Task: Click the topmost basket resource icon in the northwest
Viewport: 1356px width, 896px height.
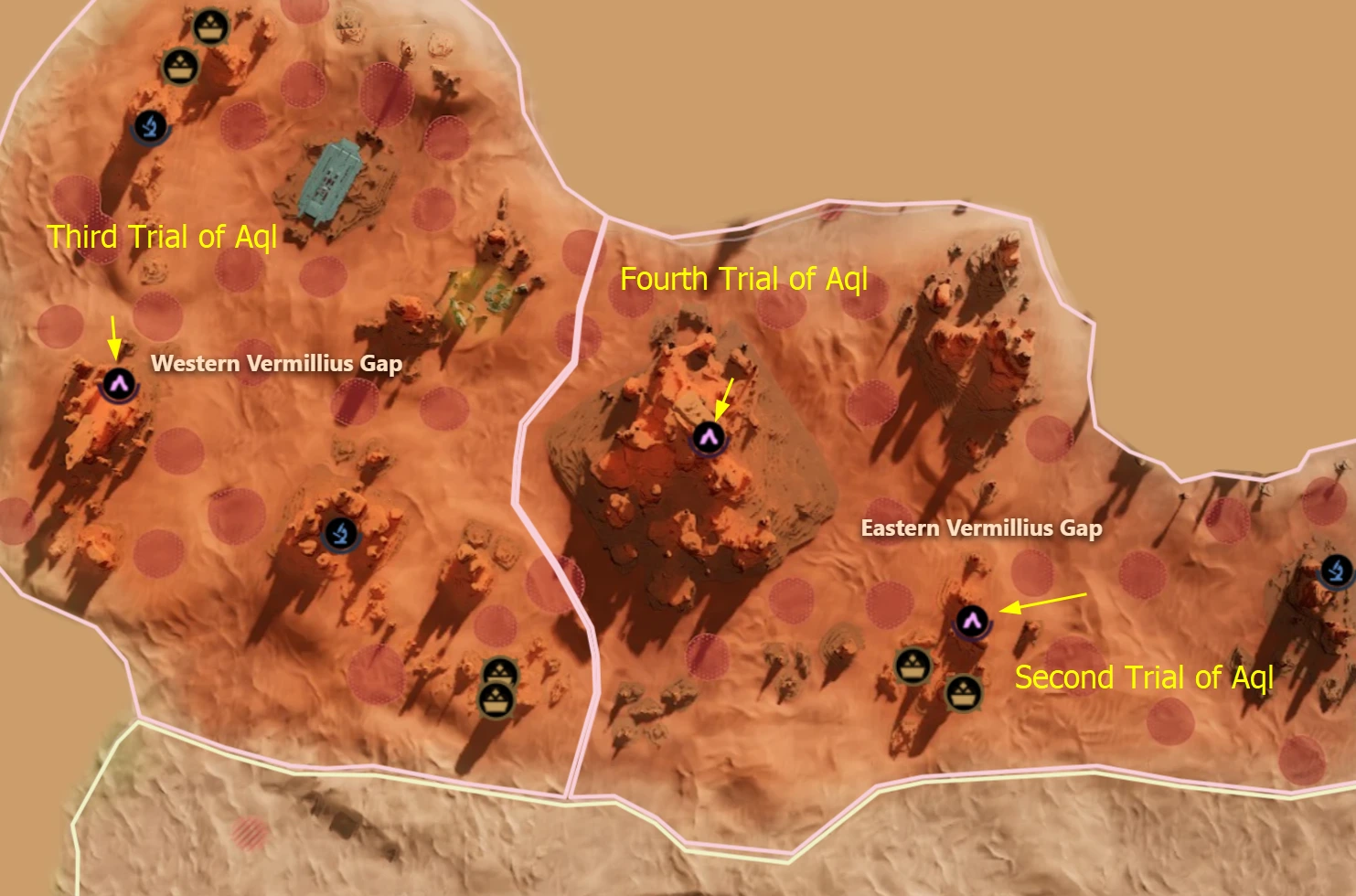Action: (208, 24)
